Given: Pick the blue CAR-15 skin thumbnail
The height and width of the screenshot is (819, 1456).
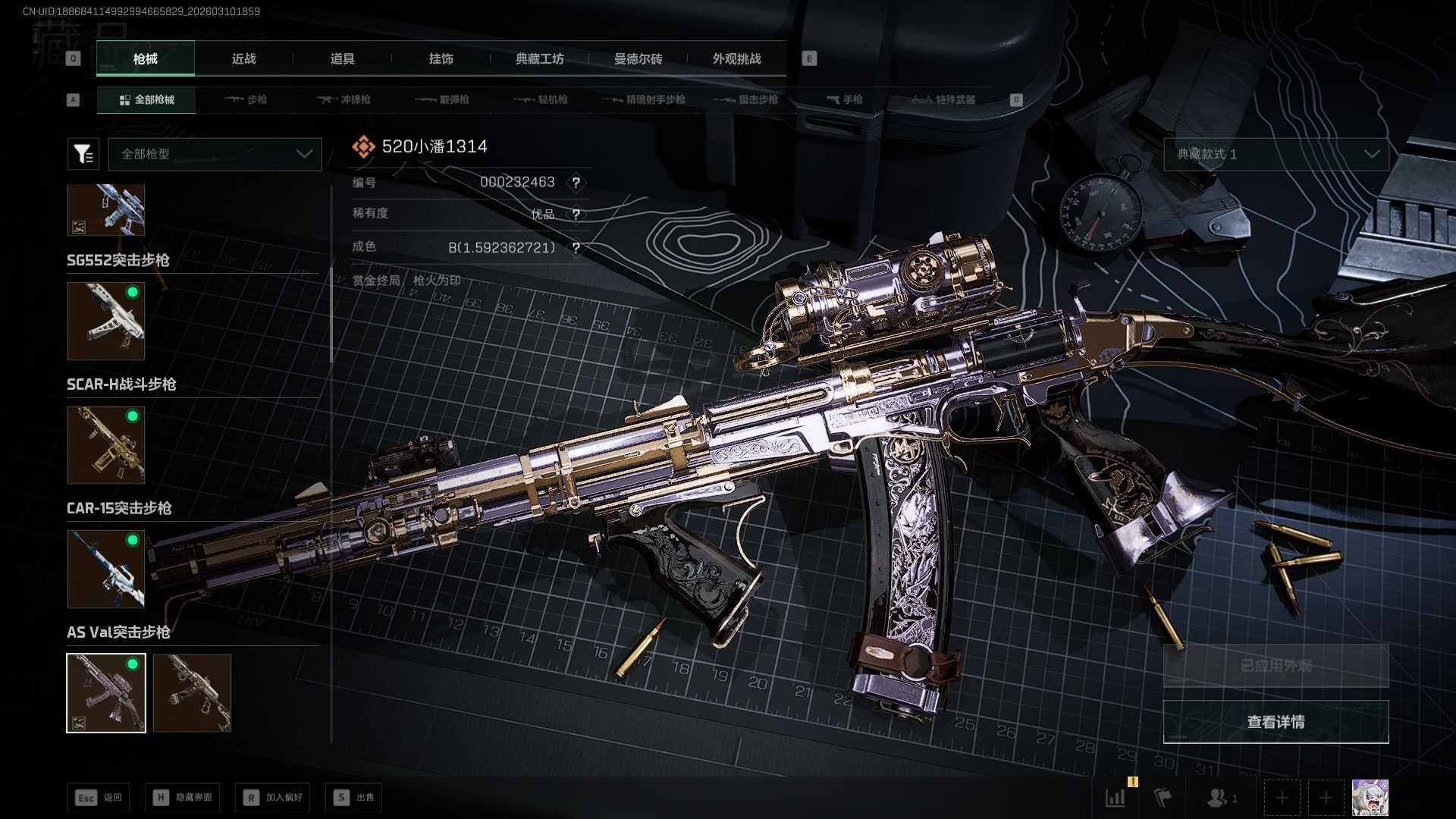Looking at the screenshot, I should coord(106,569).
